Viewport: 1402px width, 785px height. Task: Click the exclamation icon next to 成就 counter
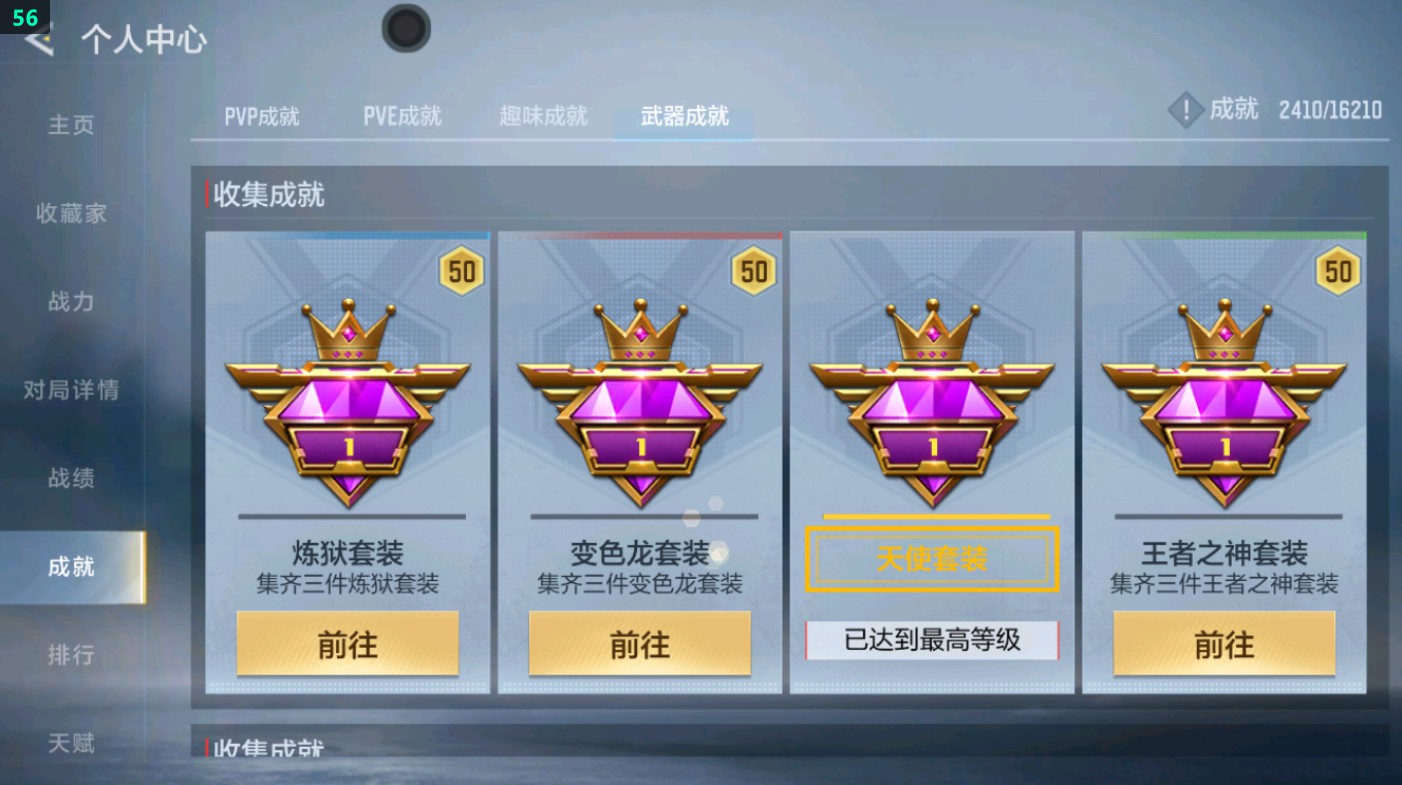pos(1186,110)
